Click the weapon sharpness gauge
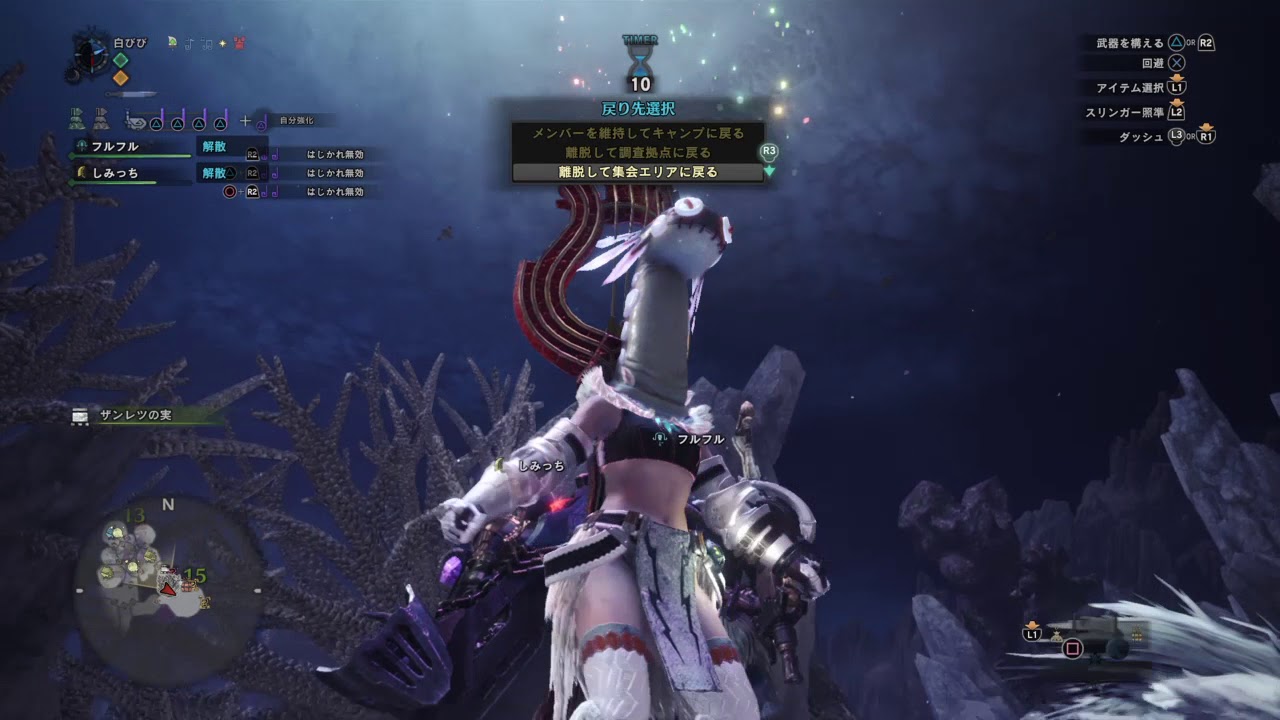Image resolution: width=1280 pixels, height=720 pixels. tap(131, 94)
